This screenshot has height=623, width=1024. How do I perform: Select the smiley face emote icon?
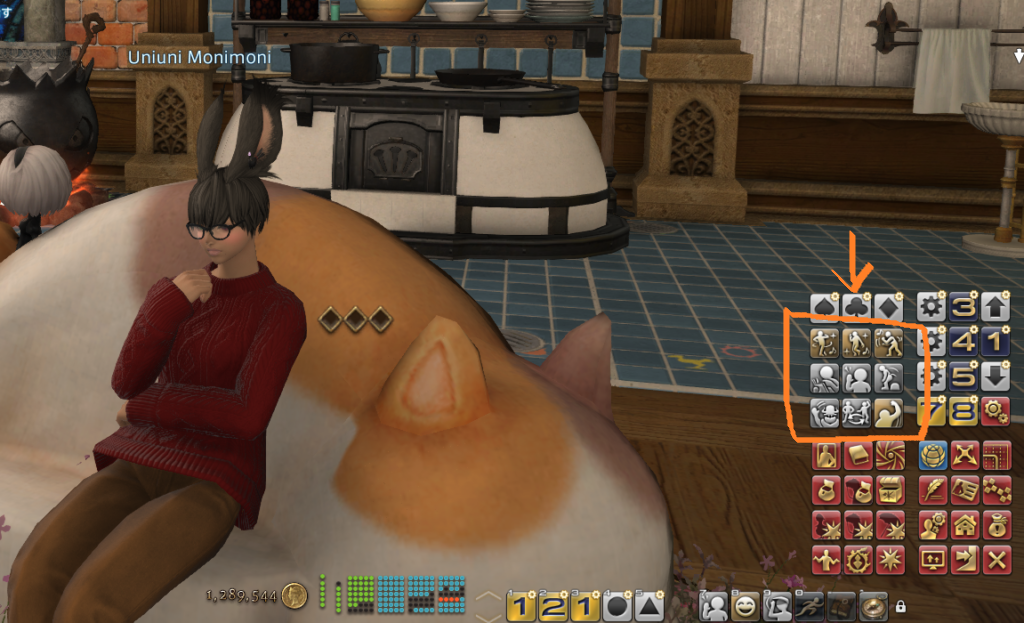(x=745, y=605)
